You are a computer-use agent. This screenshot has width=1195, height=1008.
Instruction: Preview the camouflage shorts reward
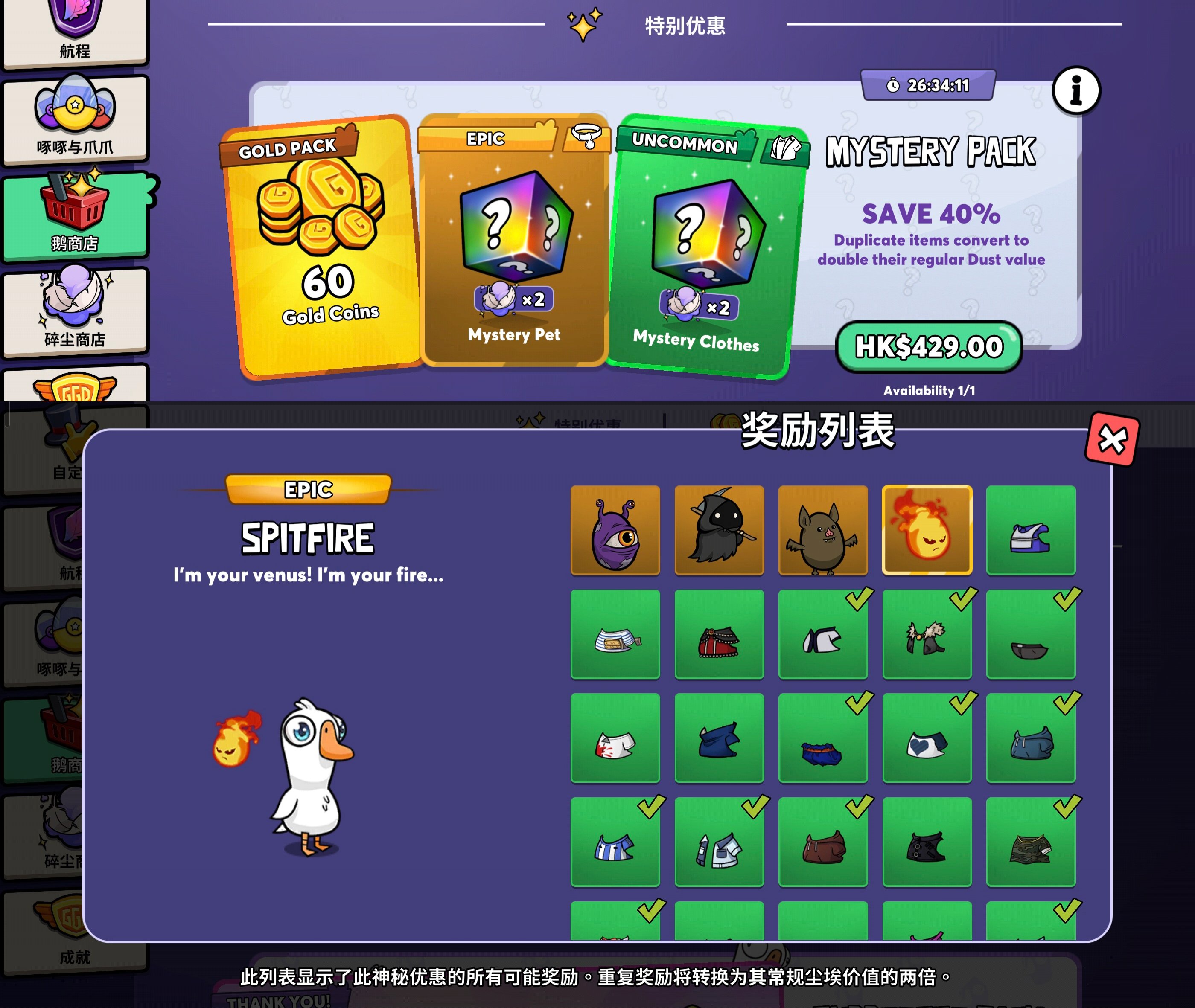click(1030, 842)
